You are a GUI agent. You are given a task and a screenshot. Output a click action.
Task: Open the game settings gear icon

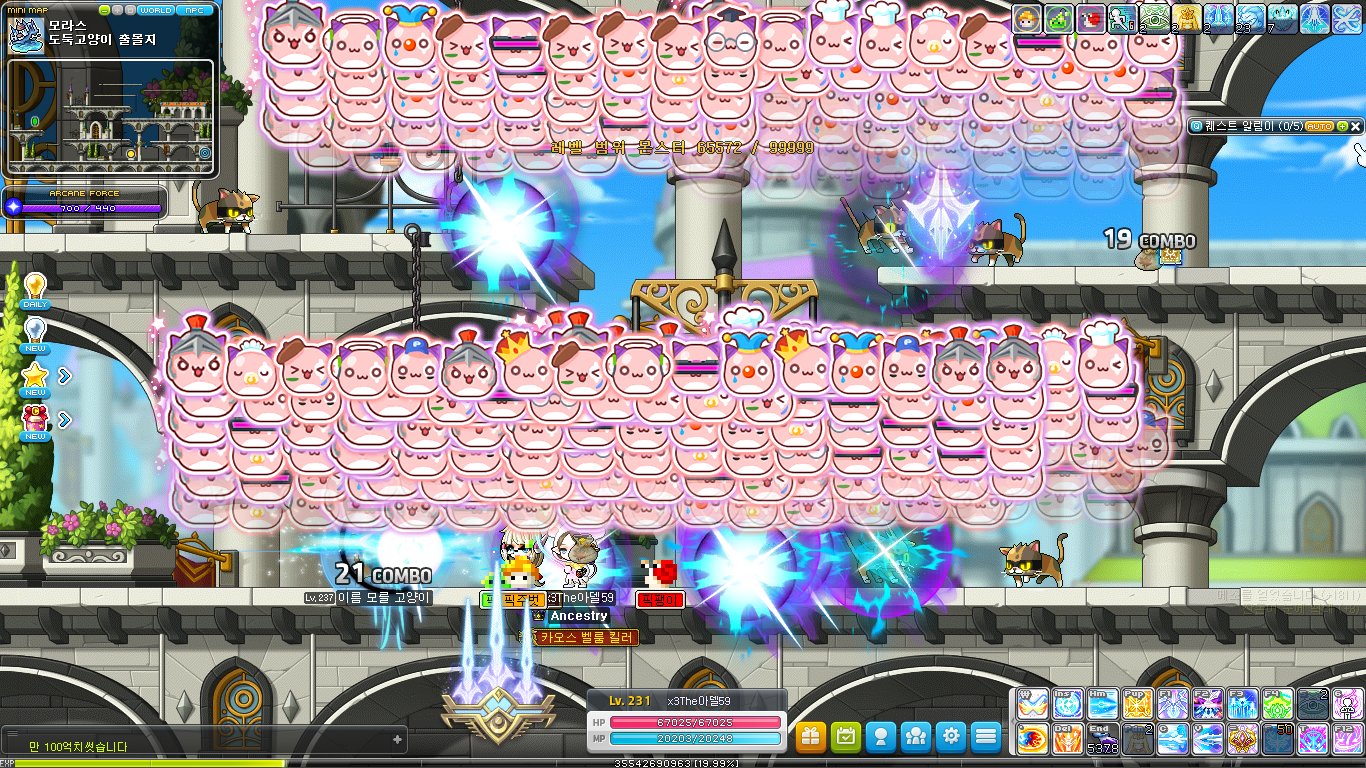coord(949,736)
